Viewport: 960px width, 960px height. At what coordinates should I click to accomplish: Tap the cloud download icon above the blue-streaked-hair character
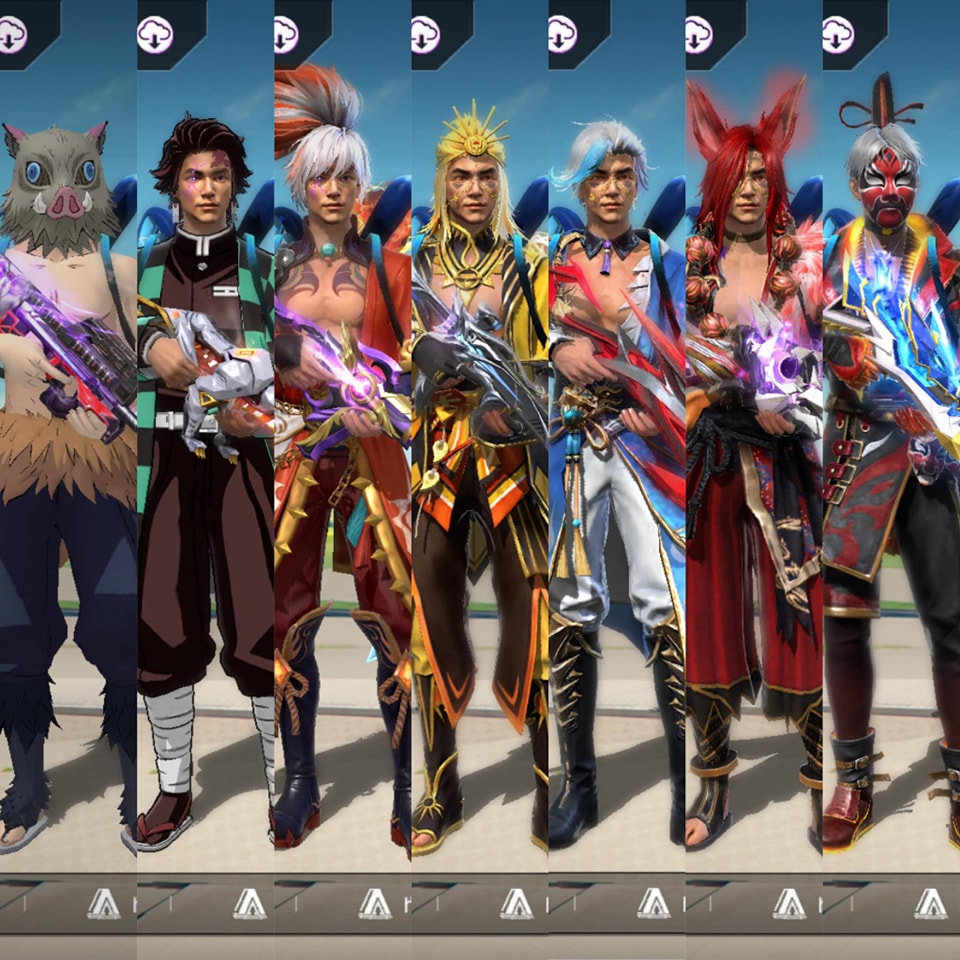point(563,35)
